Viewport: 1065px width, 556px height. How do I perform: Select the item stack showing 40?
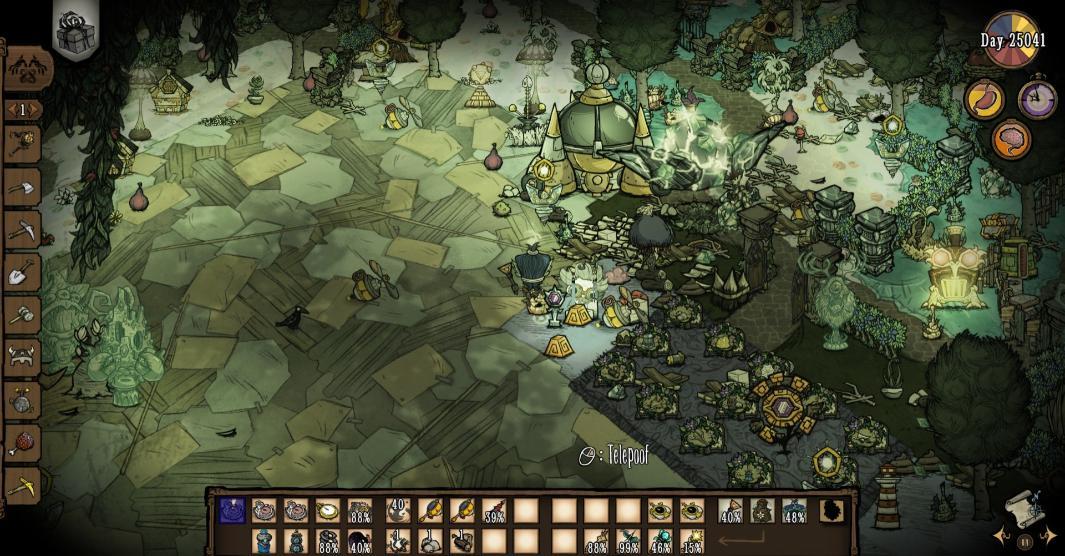(398, 512)
